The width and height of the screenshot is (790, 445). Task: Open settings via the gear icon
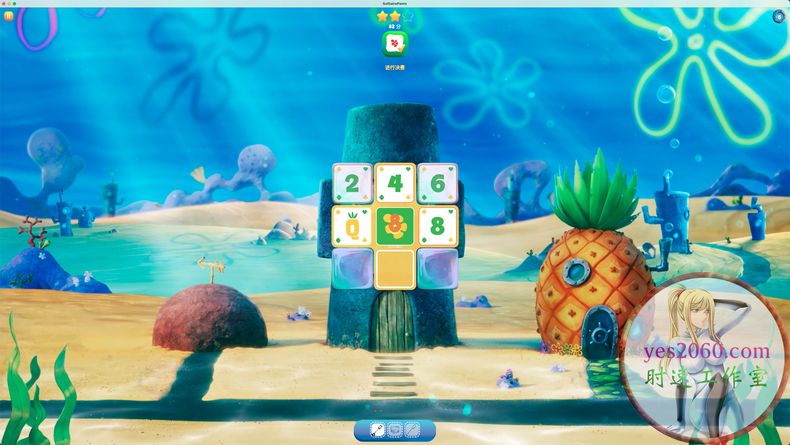coord(780,15)
